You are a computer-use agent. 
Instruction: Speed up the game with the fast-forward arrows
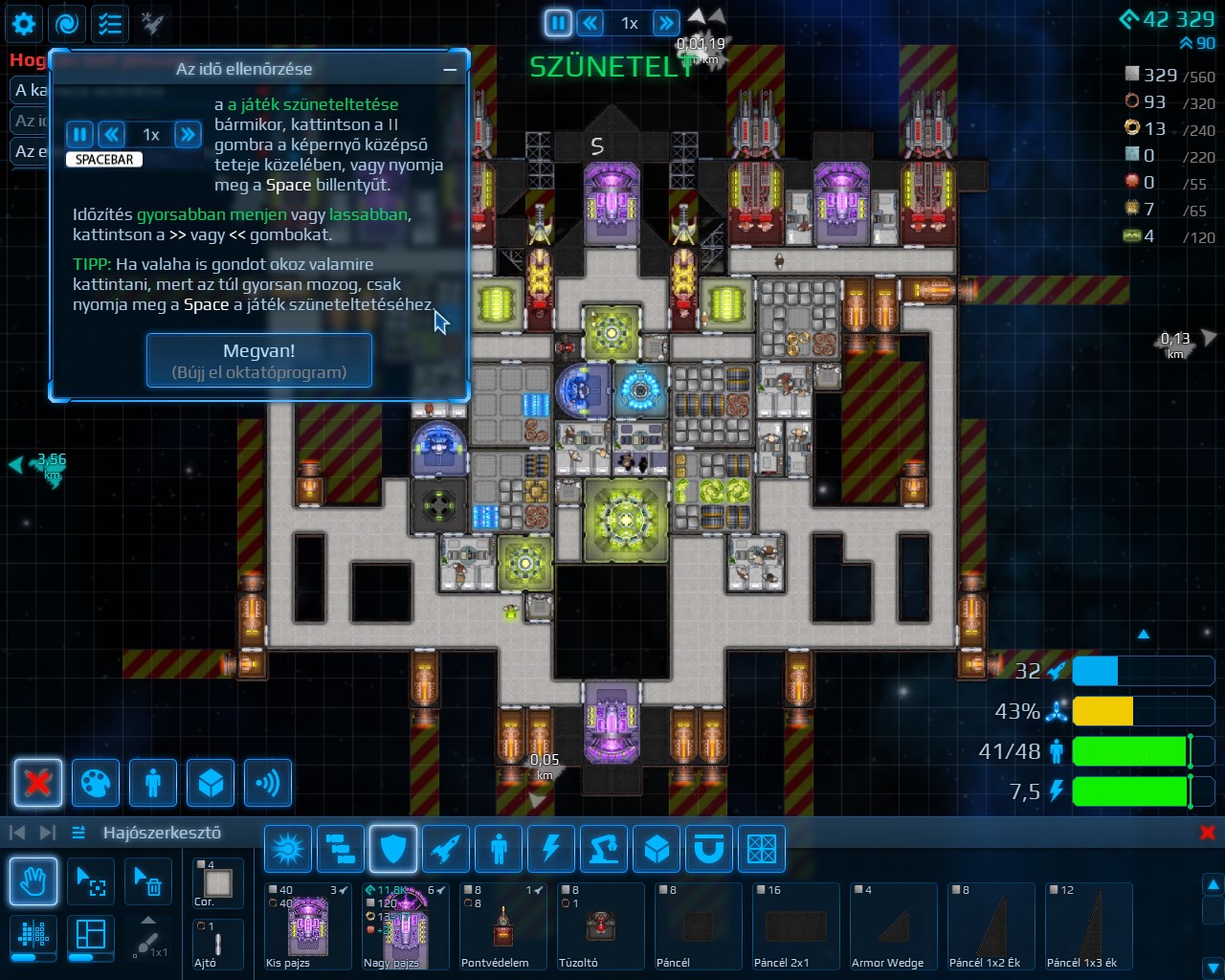(x=665, y=23)
